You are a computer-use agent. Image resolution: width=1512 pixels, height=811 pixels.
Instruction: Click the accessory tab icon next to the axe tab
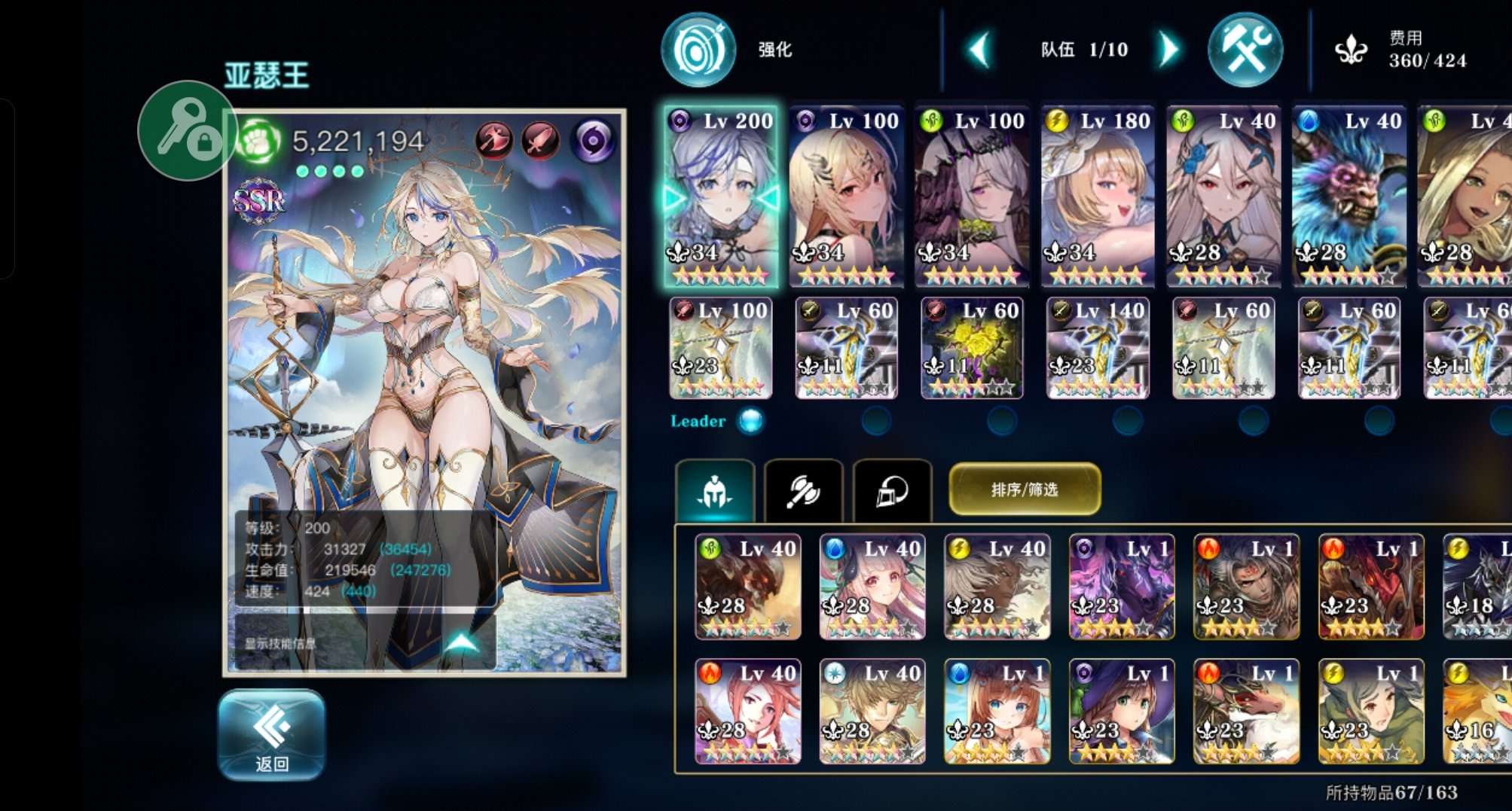coord(890,490)
